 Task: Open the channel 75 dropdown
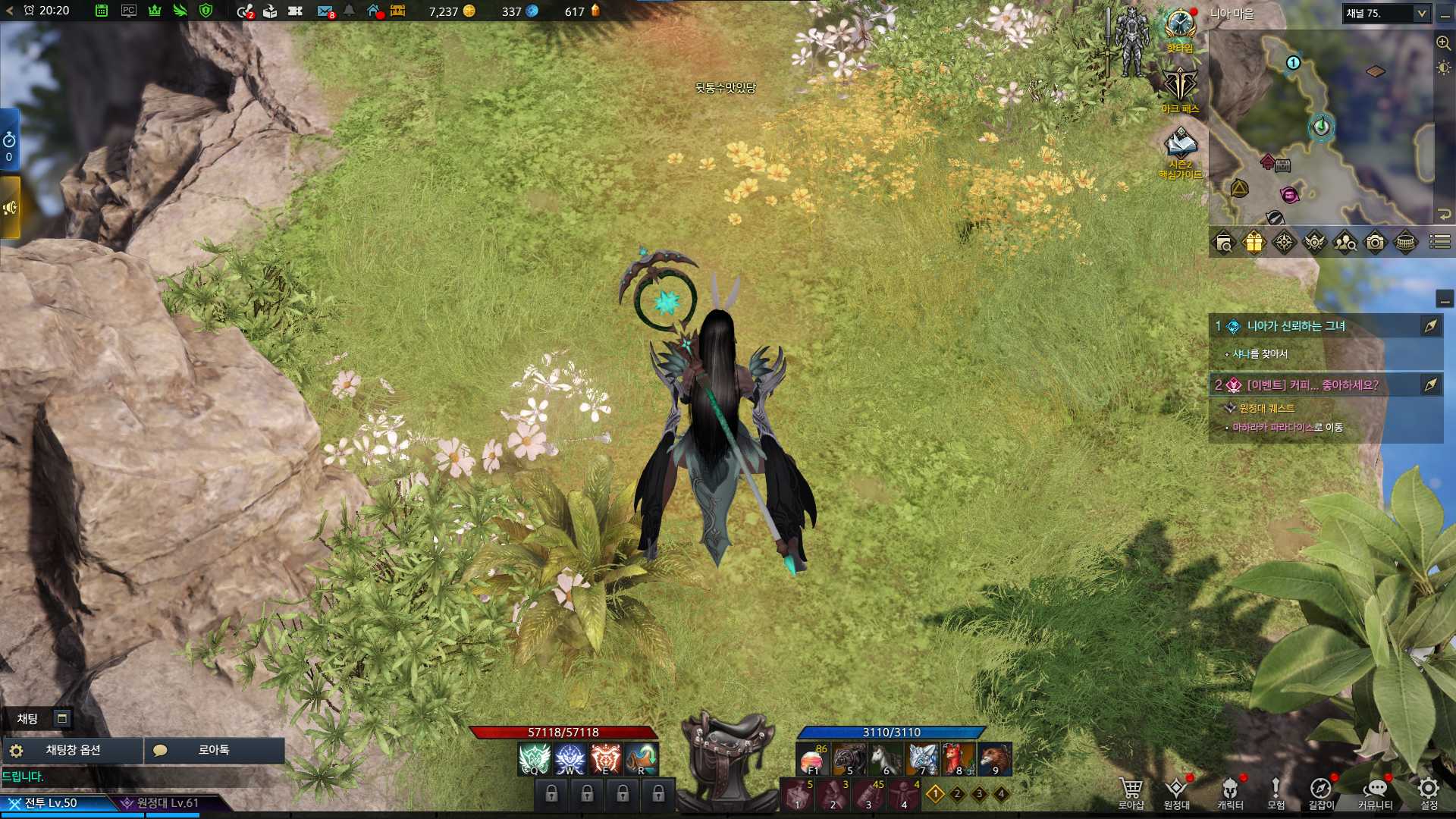click(x=1420, y=14)
